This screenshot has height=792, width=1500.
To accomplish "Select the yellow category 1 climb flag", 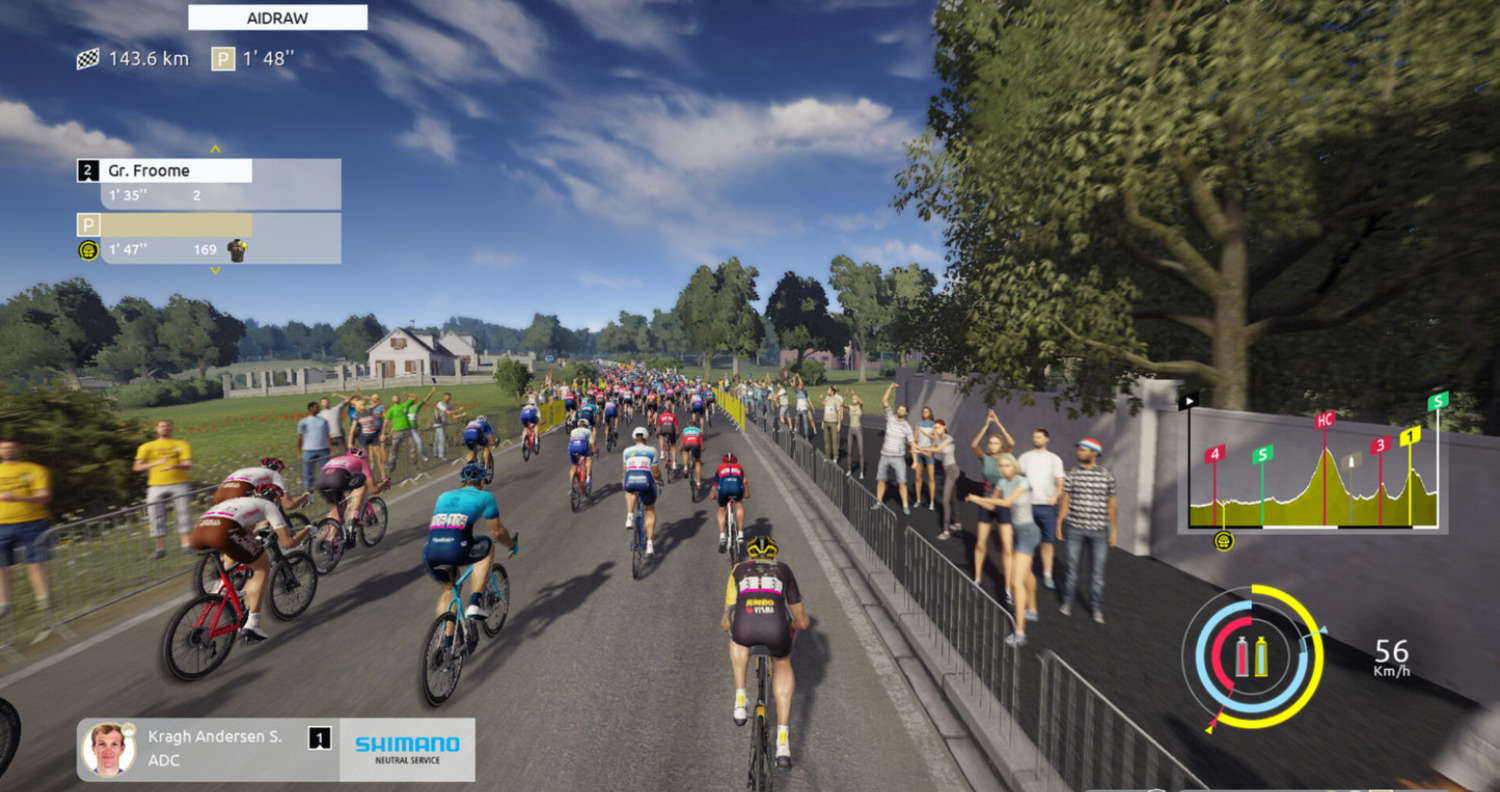I will (x=1410, y=436).
